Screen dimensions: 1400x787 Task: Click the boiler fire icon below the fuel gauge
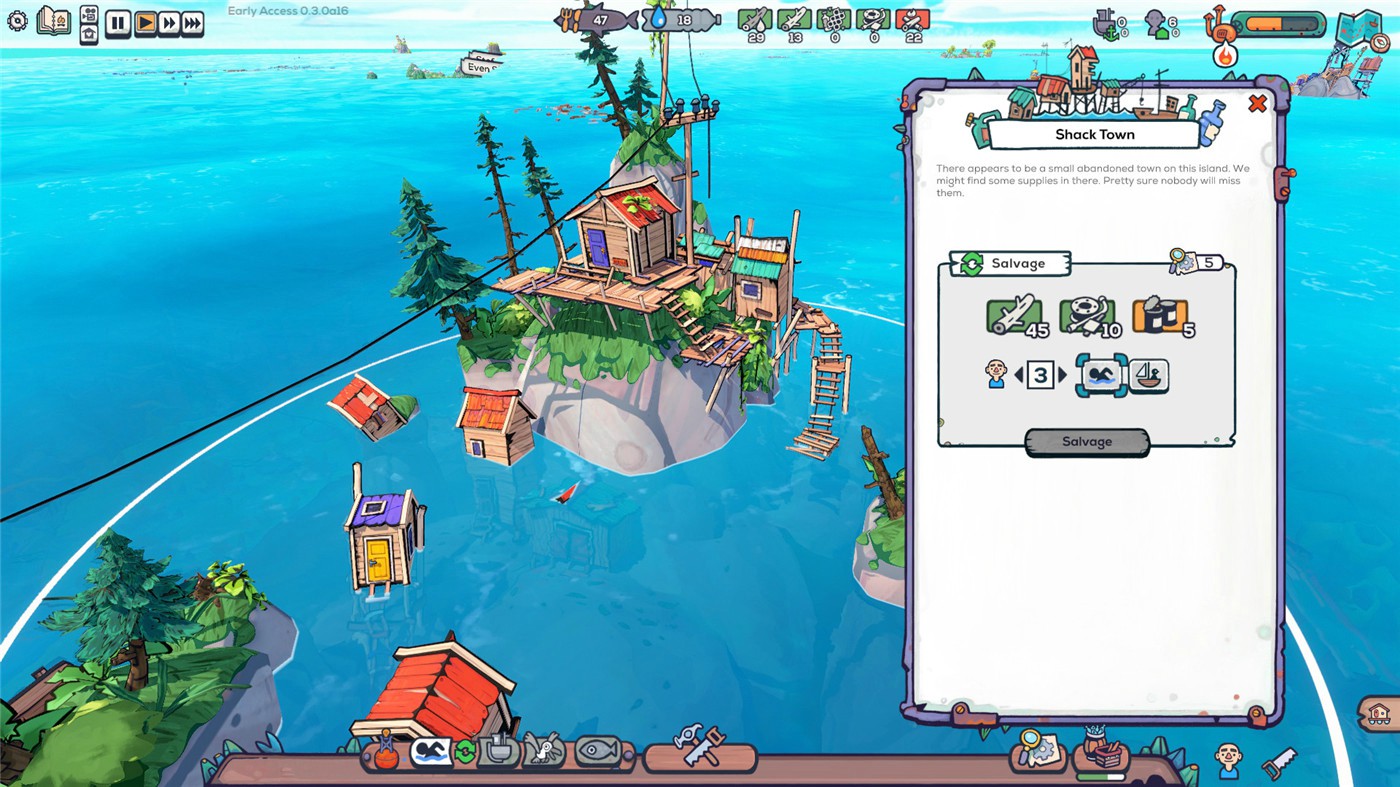1226,56
